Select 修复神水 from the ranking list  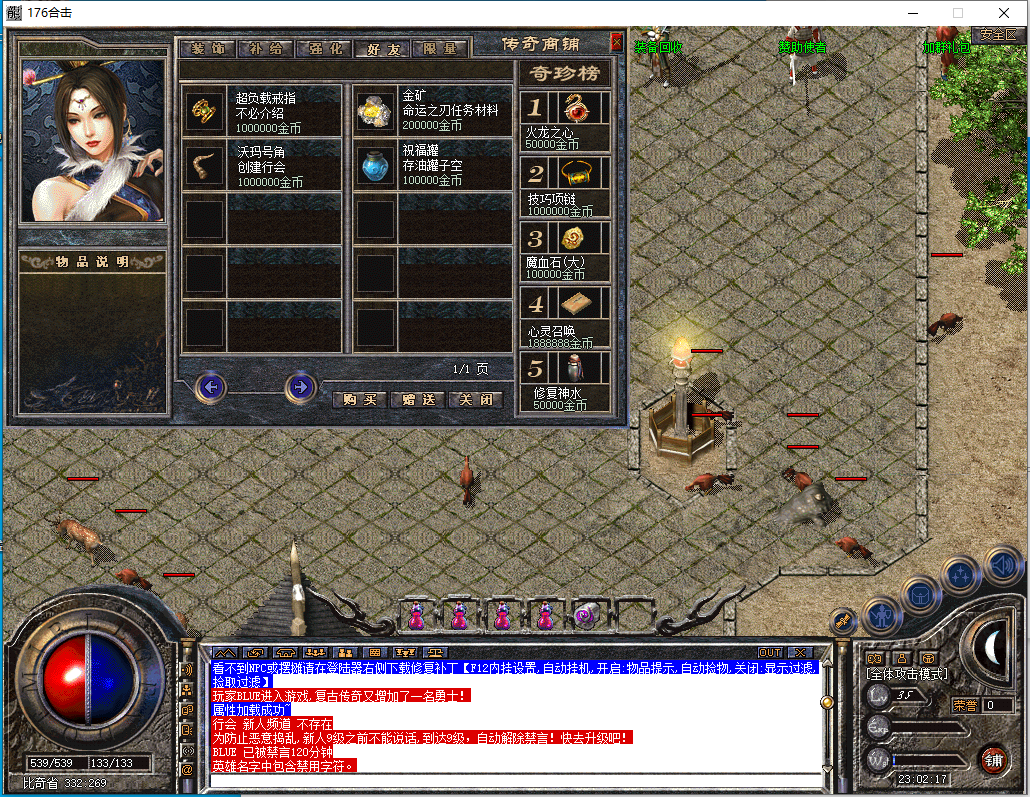[x=574, y=369]
